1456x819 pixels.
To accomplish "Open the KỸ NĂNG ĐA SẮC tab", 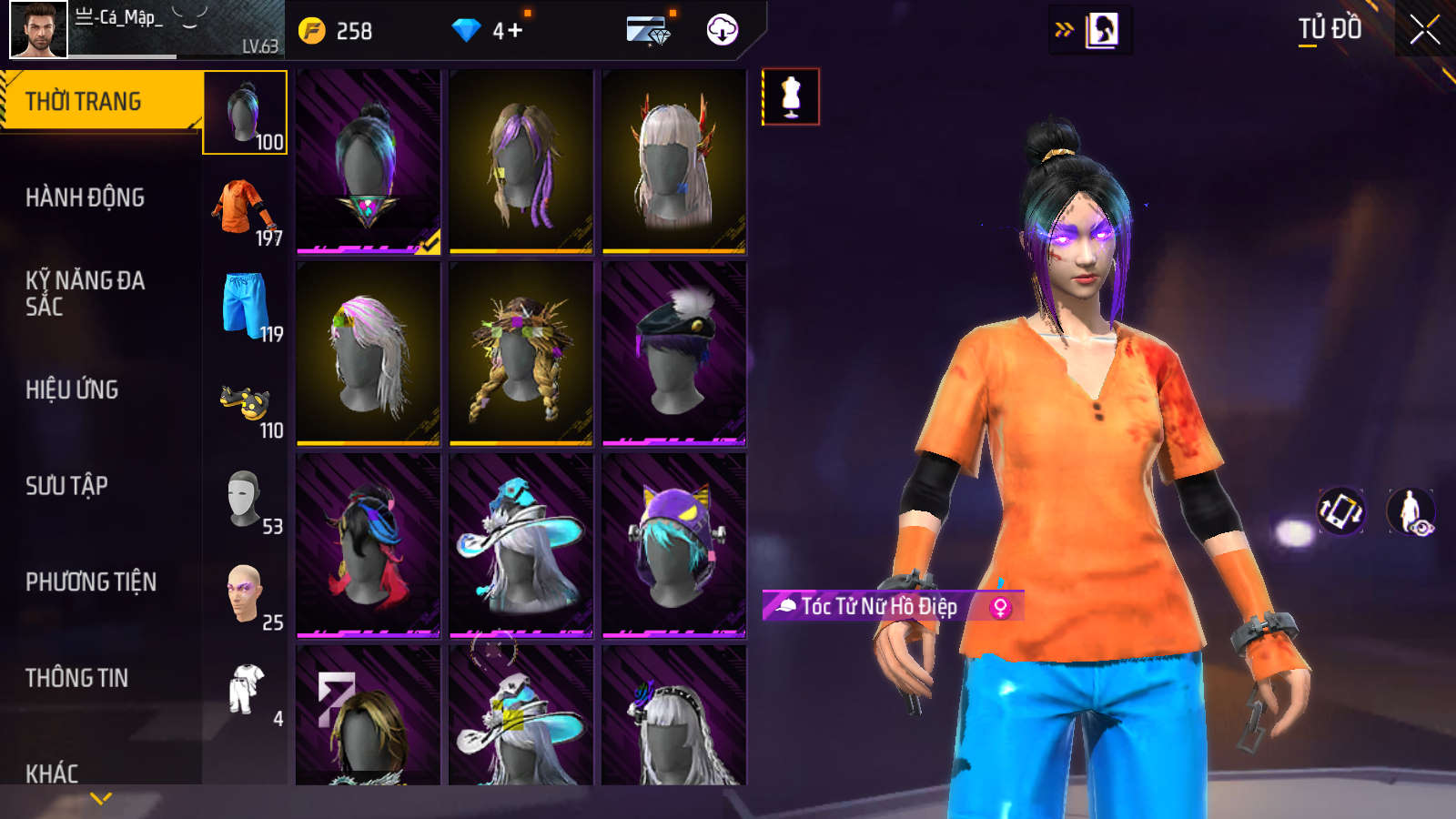I will point(85,293).
